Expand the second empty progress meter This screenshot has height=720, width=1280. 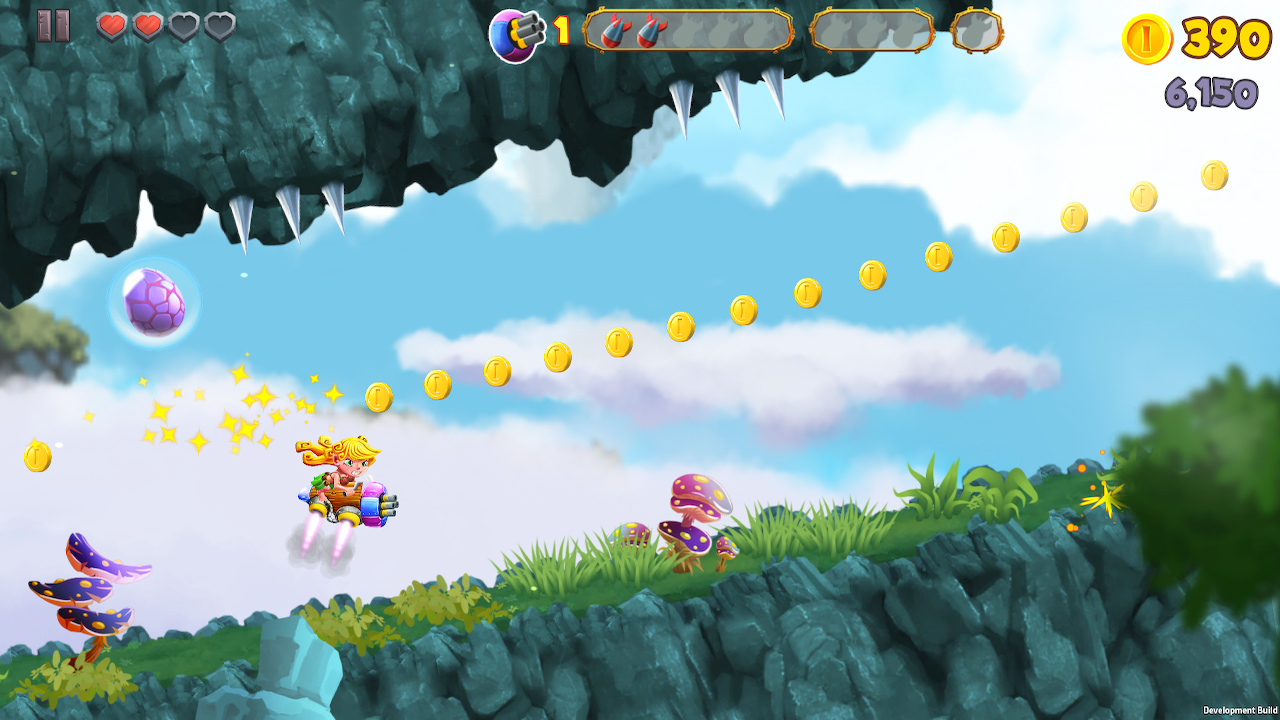[x=872, y=31]
